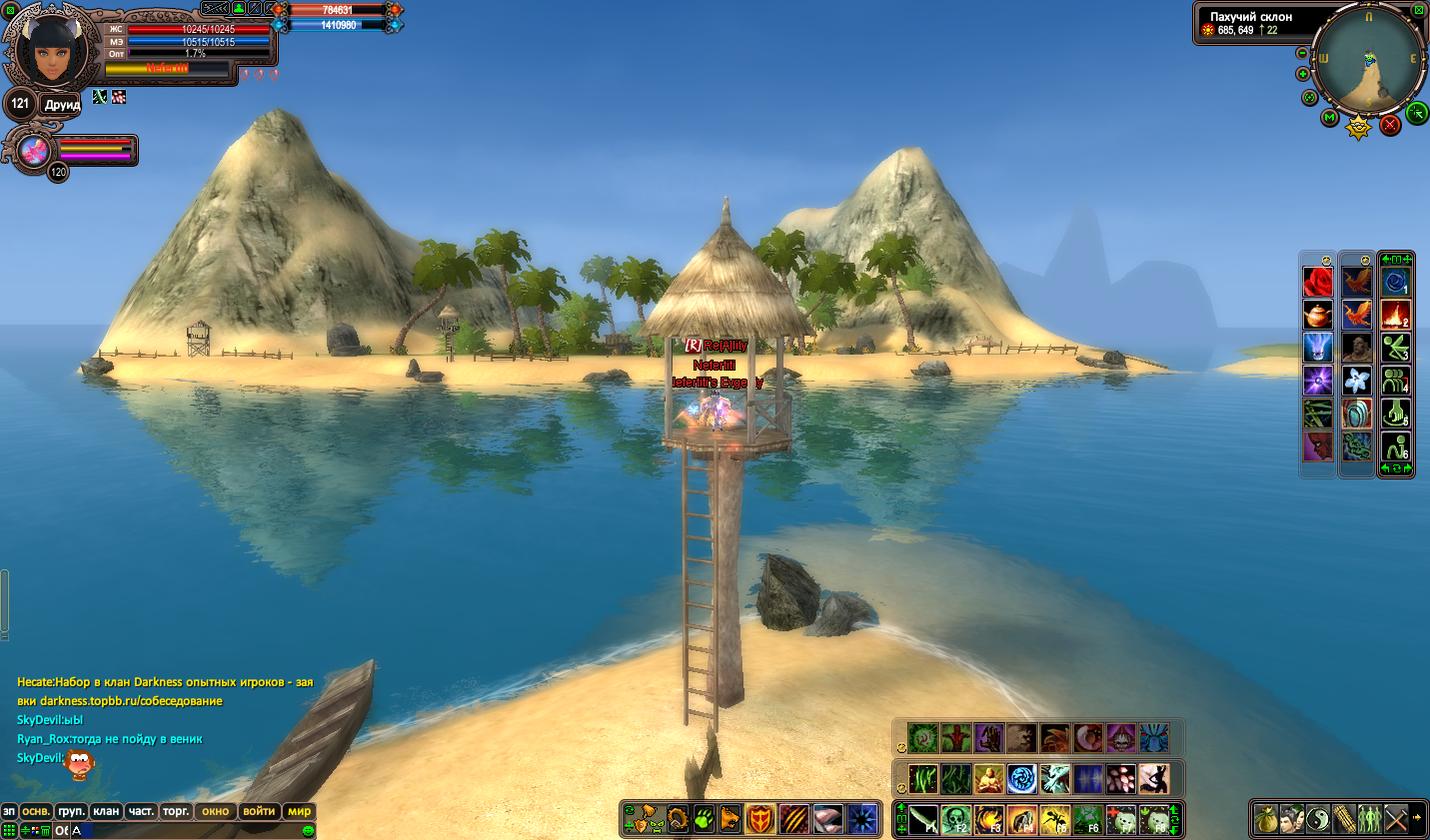Select the мир world chat tab
Screen dimensions: 1430x840
299,811
